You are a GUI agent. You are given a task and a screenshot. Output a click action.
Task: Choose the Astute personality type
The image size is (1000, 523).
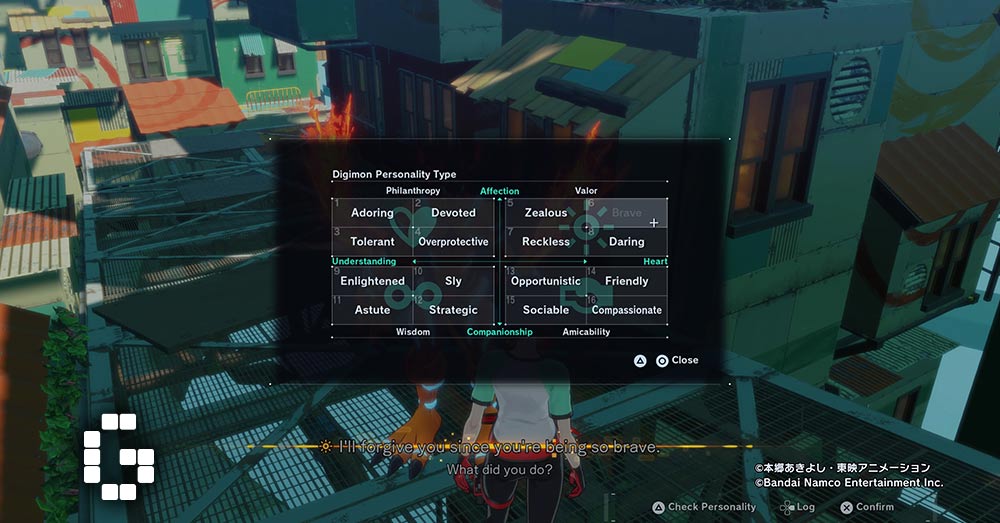372,310
